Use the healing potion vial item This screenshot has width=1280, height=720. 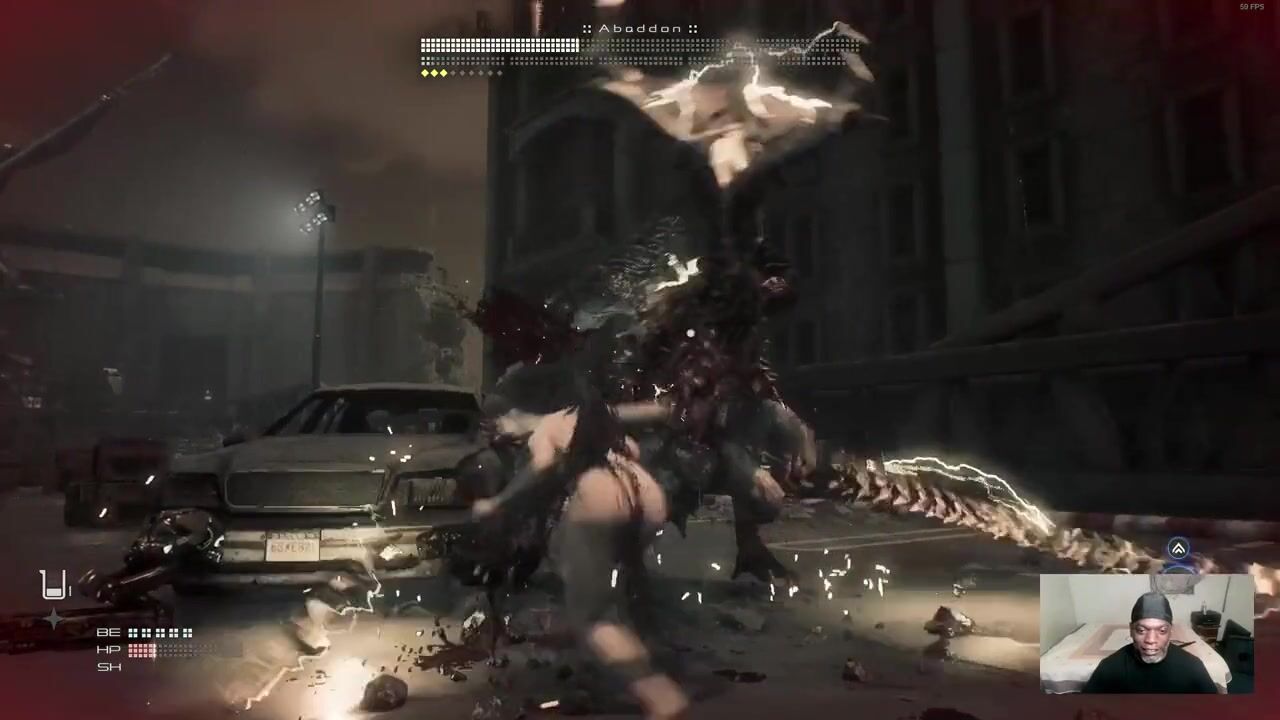click(53, 584)
